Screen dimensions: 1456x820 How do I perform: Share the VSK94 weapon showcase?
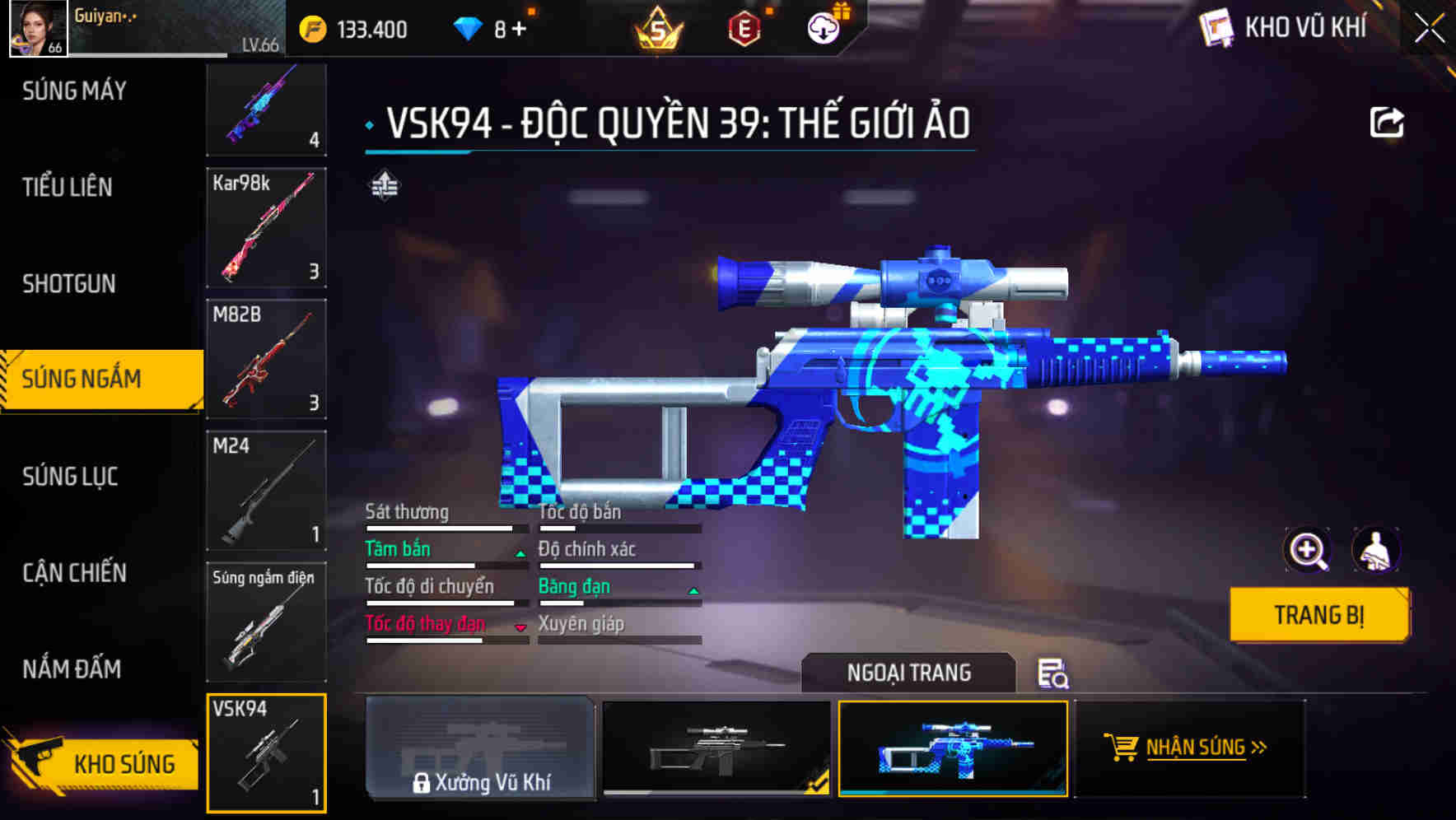(x=1388, y=121)
